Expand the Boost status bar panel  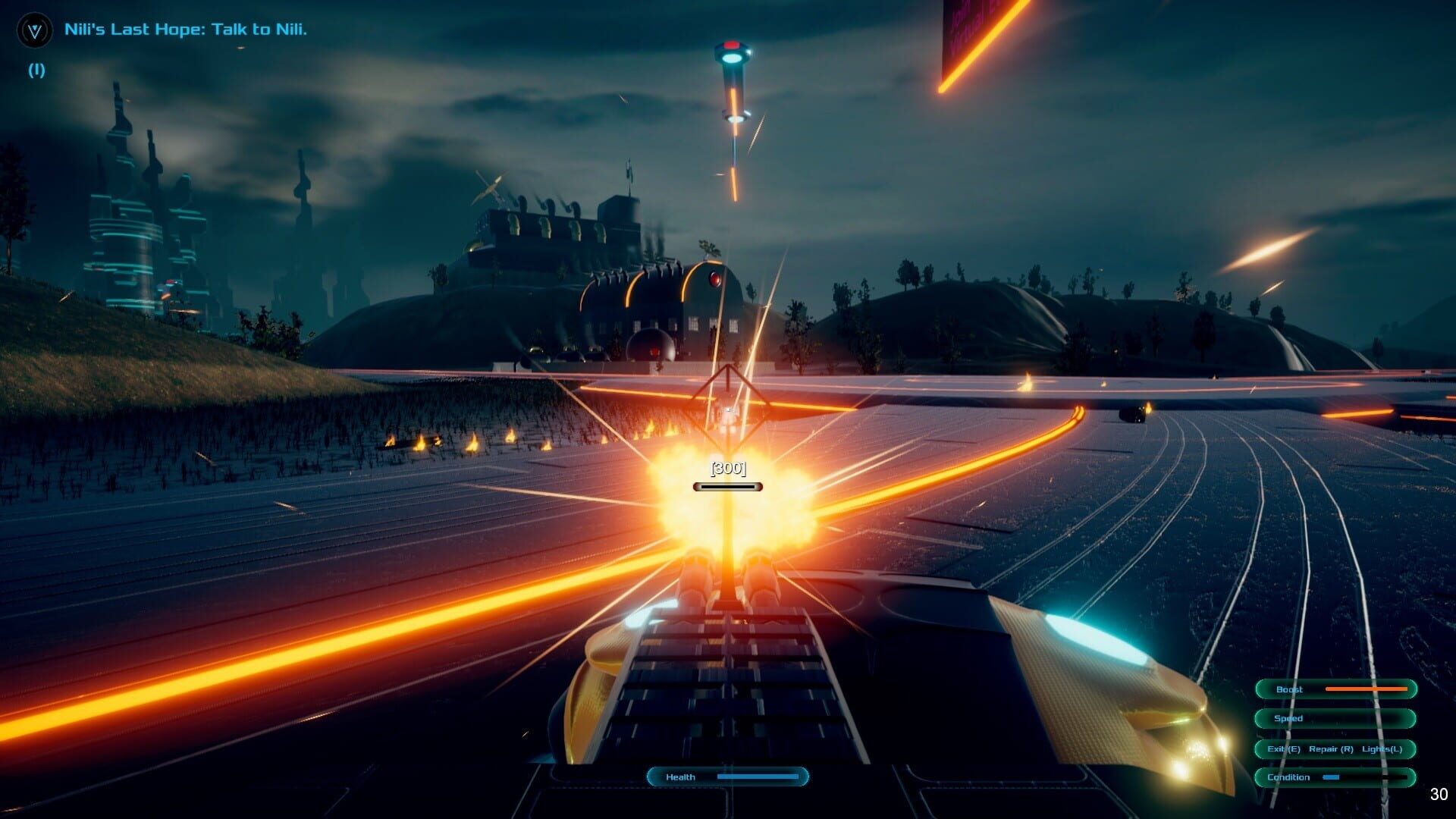click(1335, 689)
